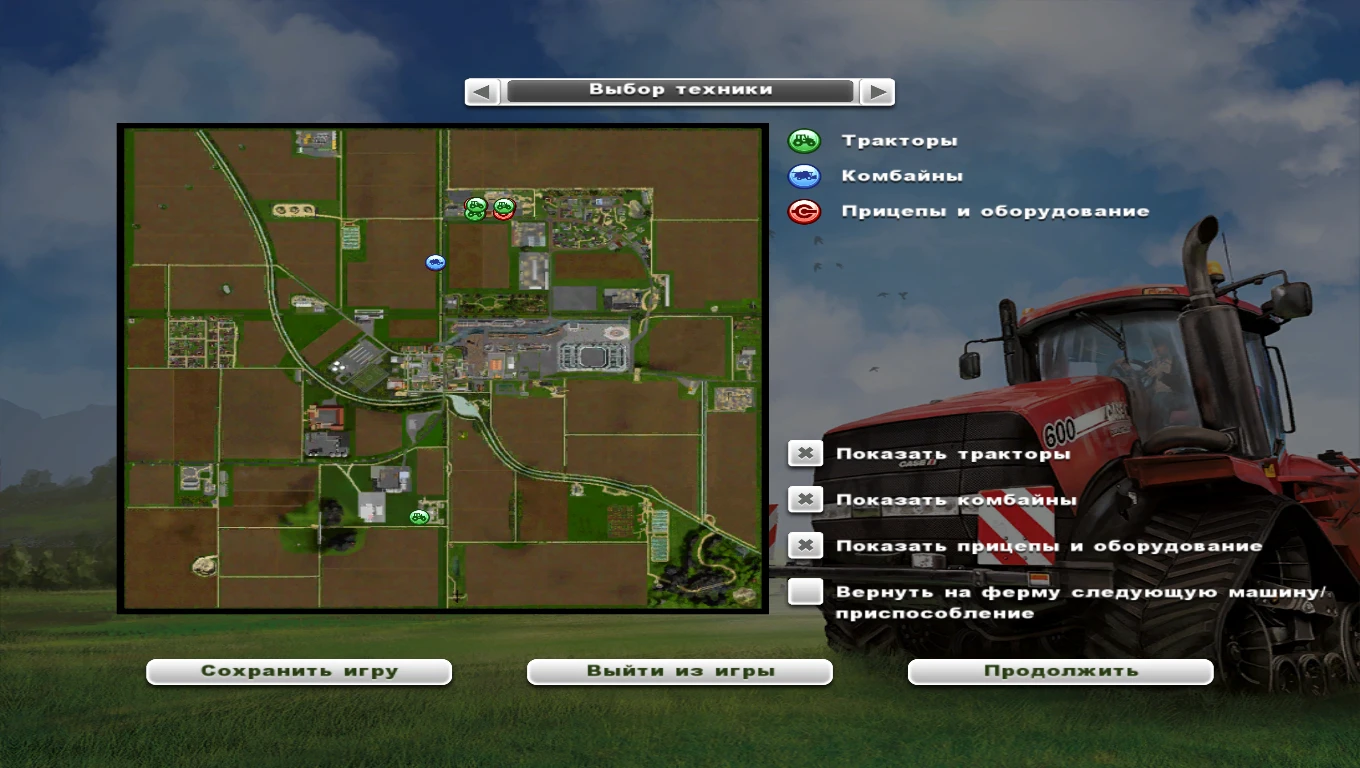Select the leftmost green tractor marker near the village
Image resolution: width=1360 pixels, height=768 pixels.
pyautogui.click(x=475, y=206)
